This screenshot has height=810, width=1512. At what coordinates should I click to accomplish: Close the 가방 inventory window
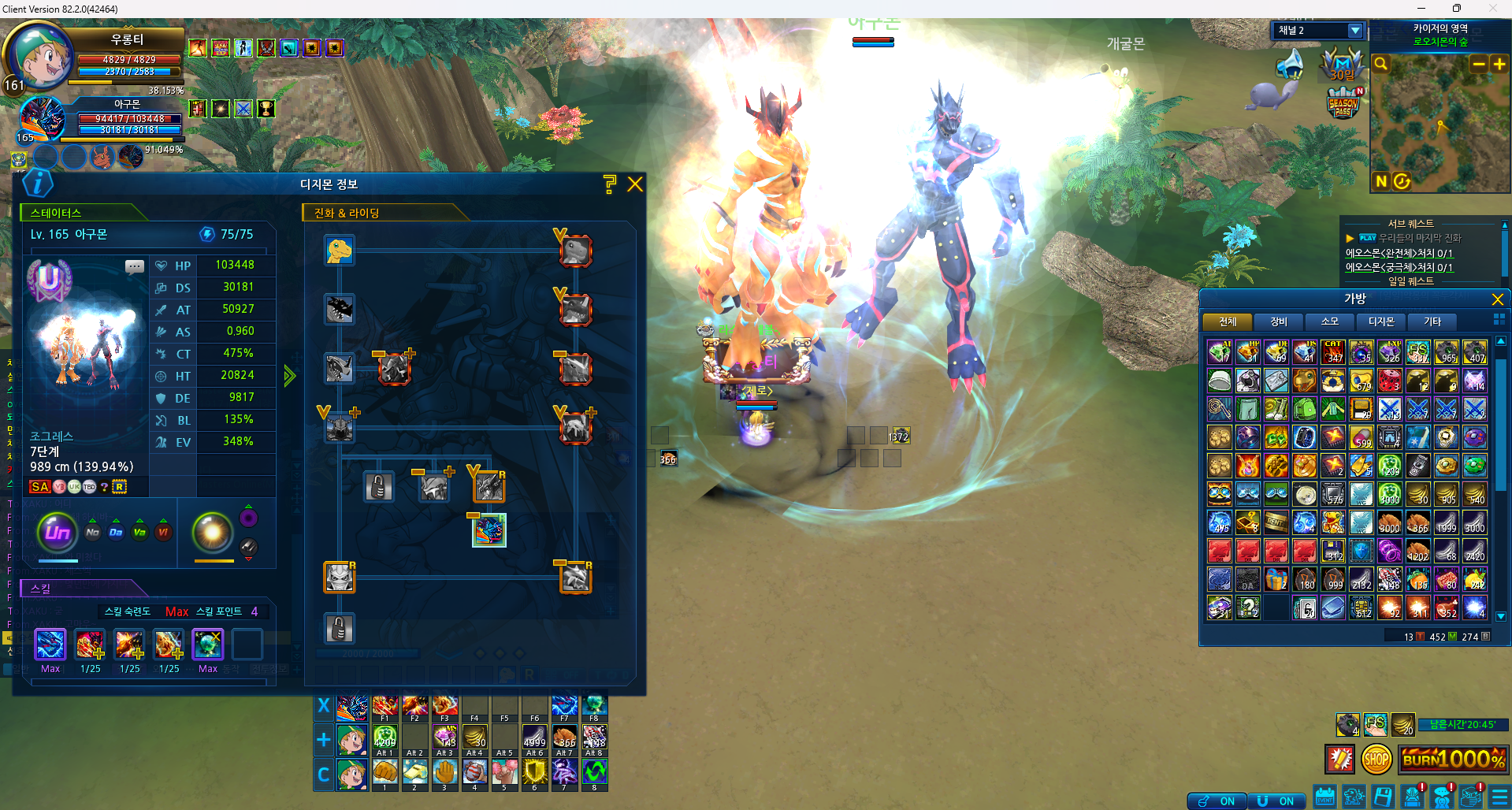[x=1498, y=299]
